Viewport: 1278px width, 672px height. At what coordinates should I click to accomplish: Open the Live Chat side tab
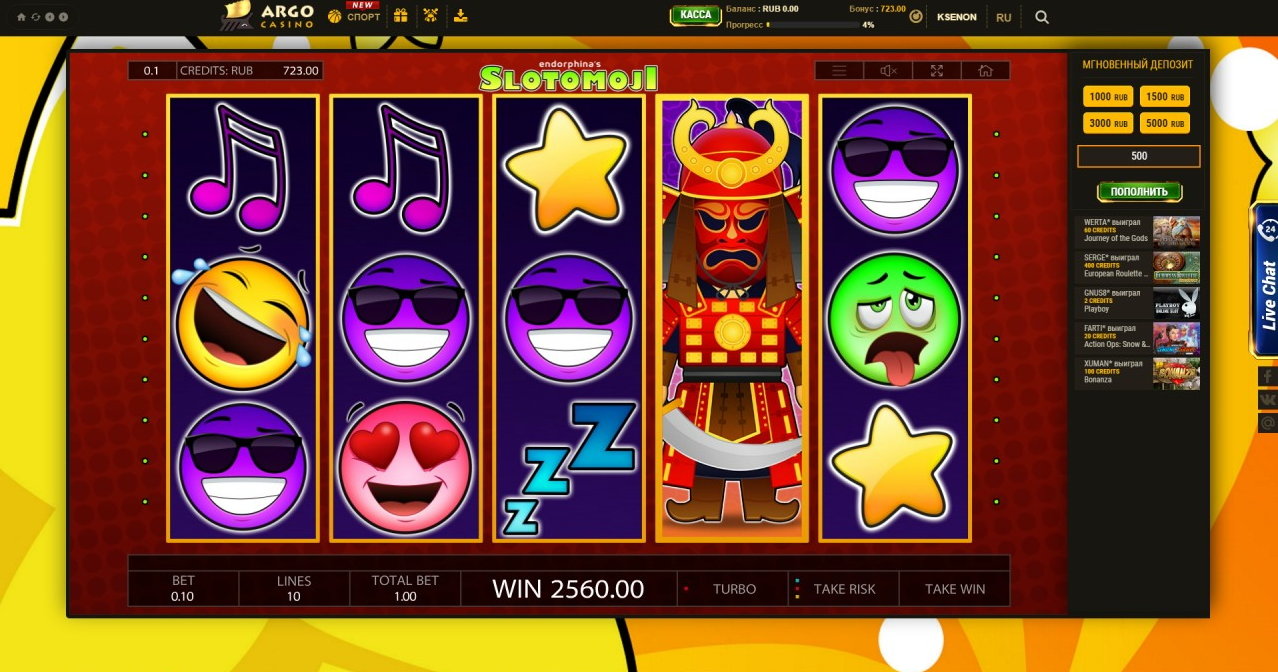click(1267, 280)
